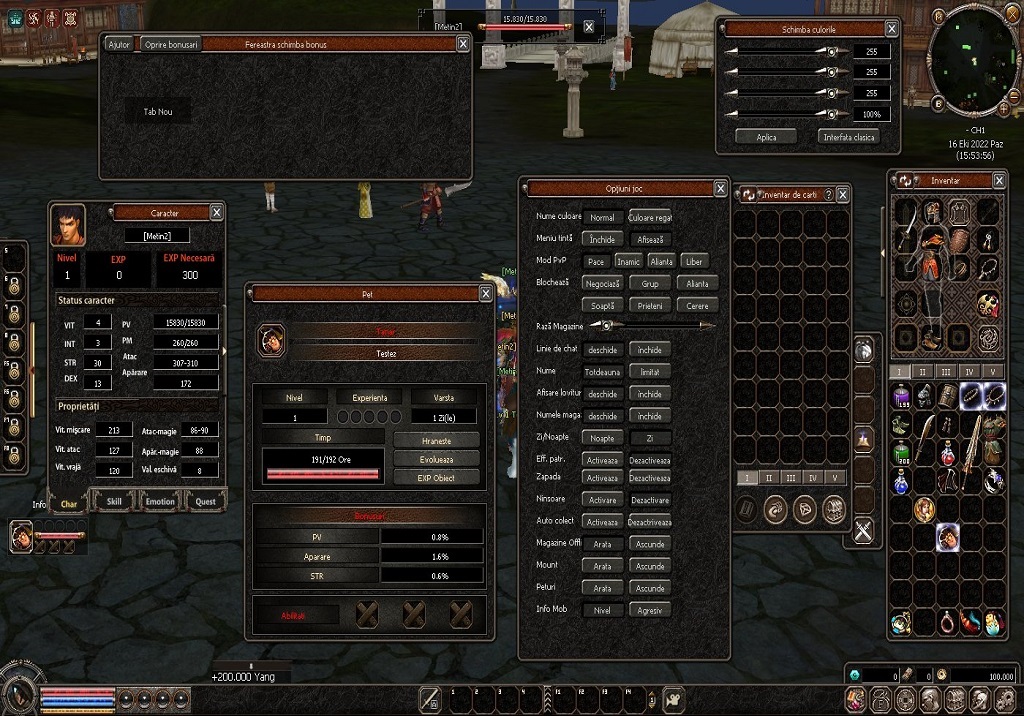Open the EXP Obiect pet option
Viewport: 1024px width, 716px height.
click(436, 477)
